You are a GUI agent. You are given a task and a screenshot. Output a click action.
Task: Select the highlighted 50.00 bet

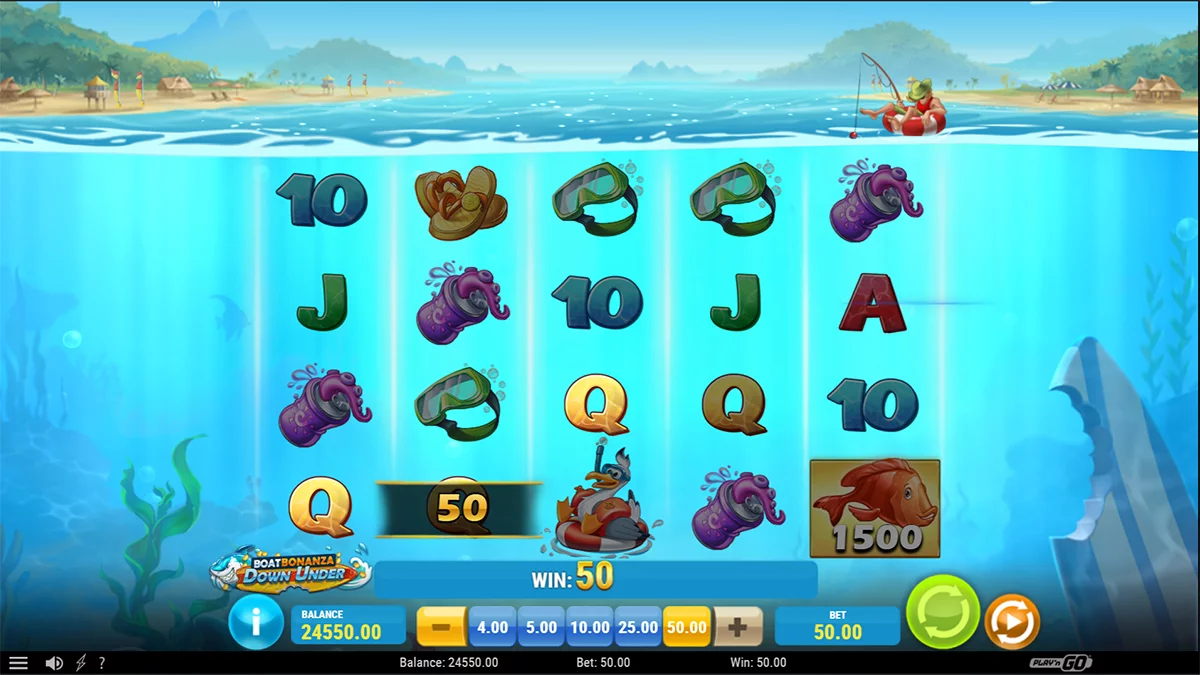coord(687,627)
